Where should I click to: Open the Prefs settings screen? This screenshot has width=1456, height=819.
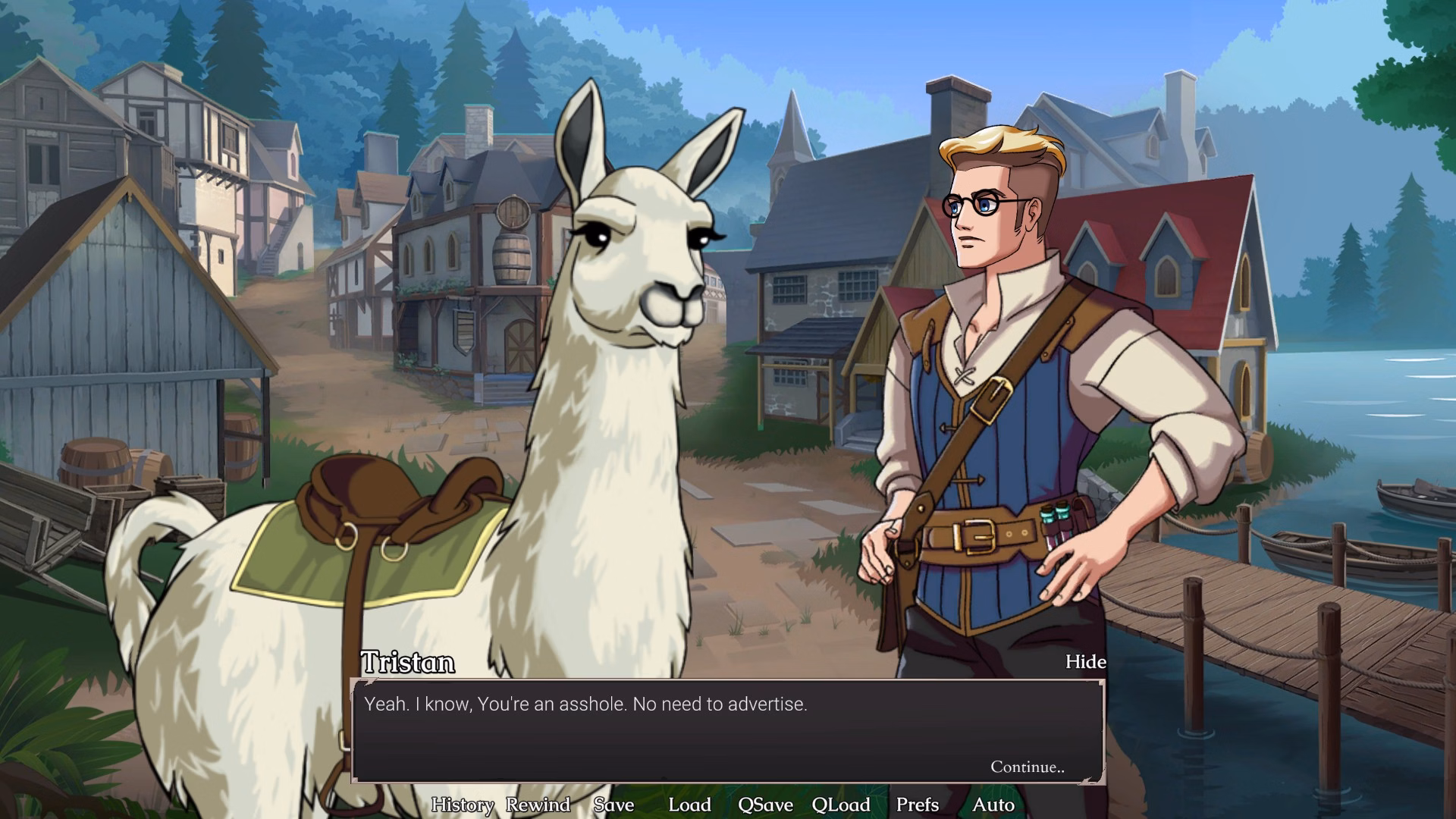918,805
